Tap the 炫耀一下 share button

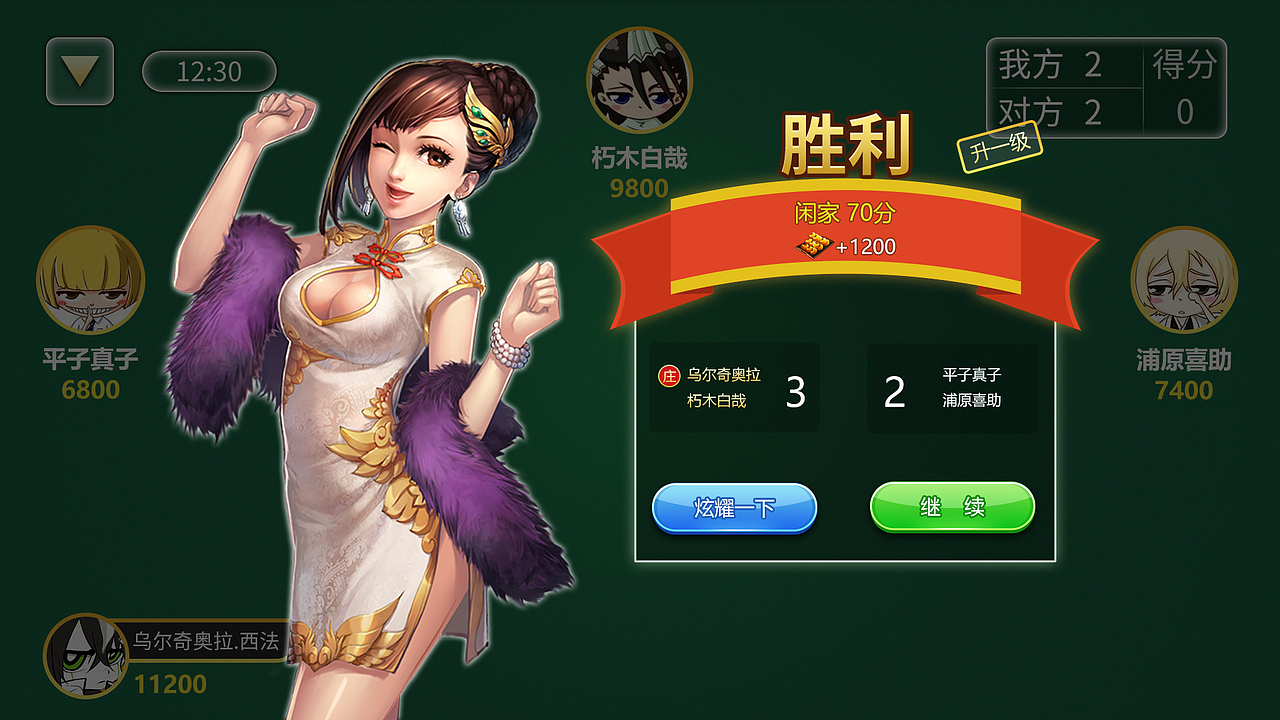(x=734, y=507)
